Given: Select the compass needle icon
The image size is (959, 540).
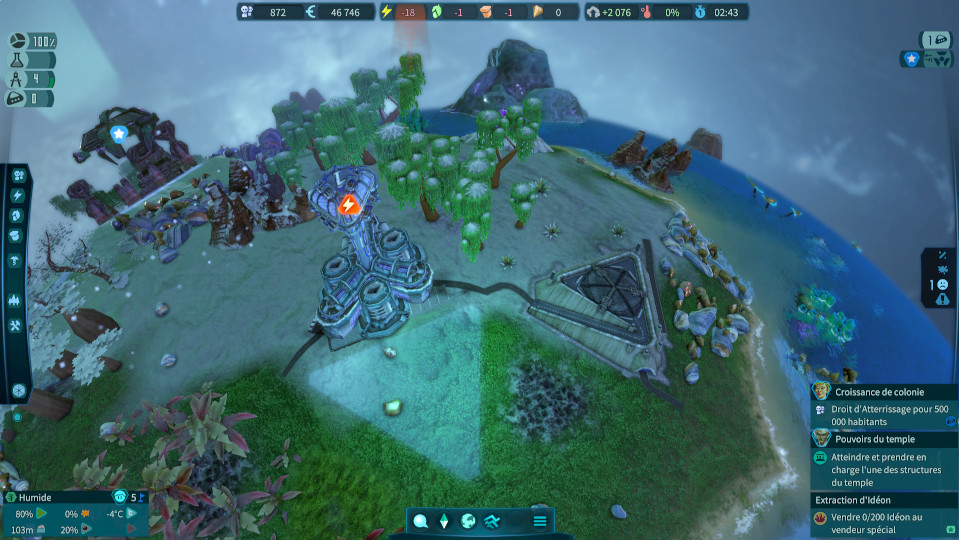Looking at the screenshot, I should click(445, 521).
